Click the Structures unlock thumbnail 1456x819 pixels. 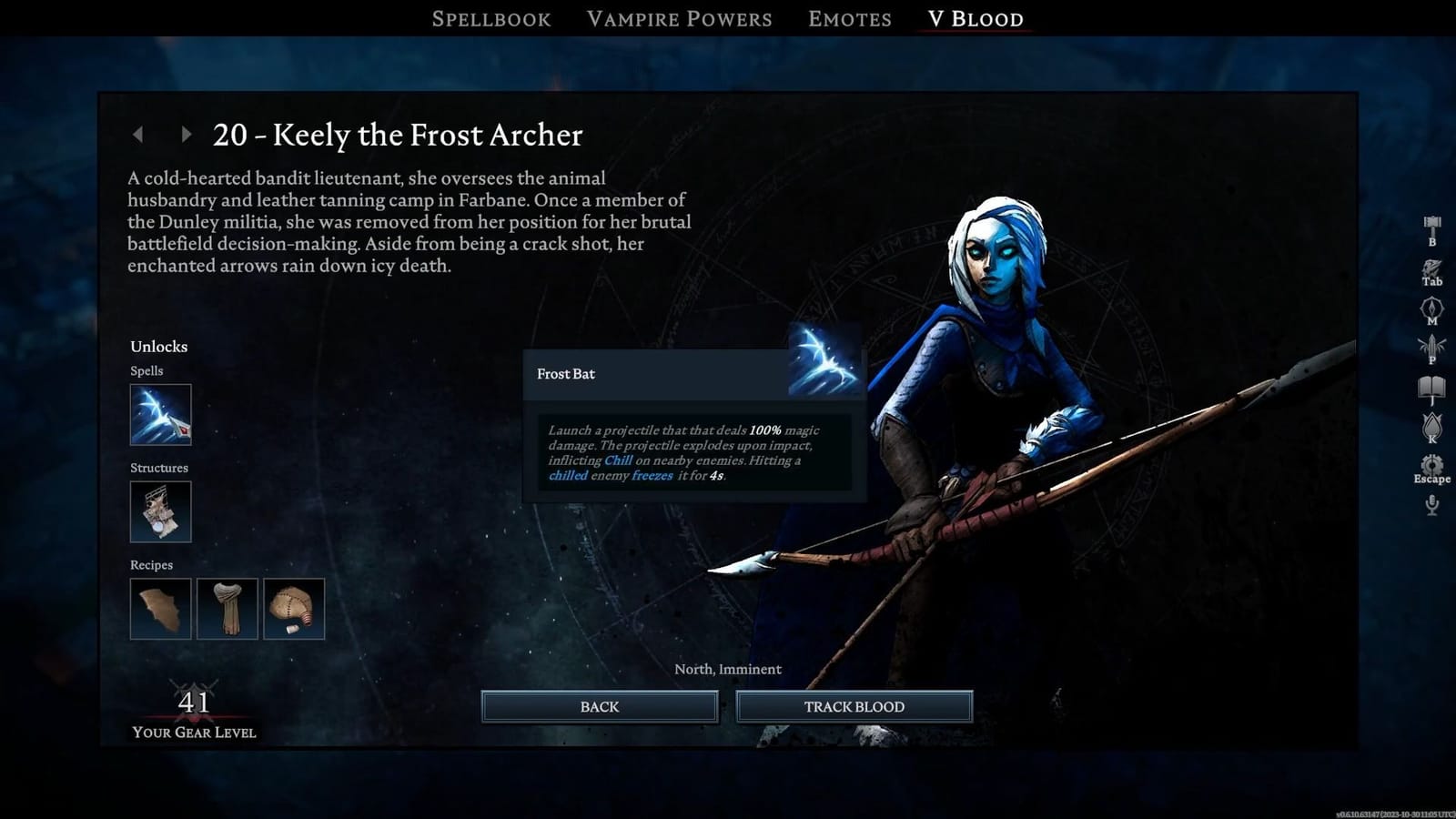click(161, 511)
